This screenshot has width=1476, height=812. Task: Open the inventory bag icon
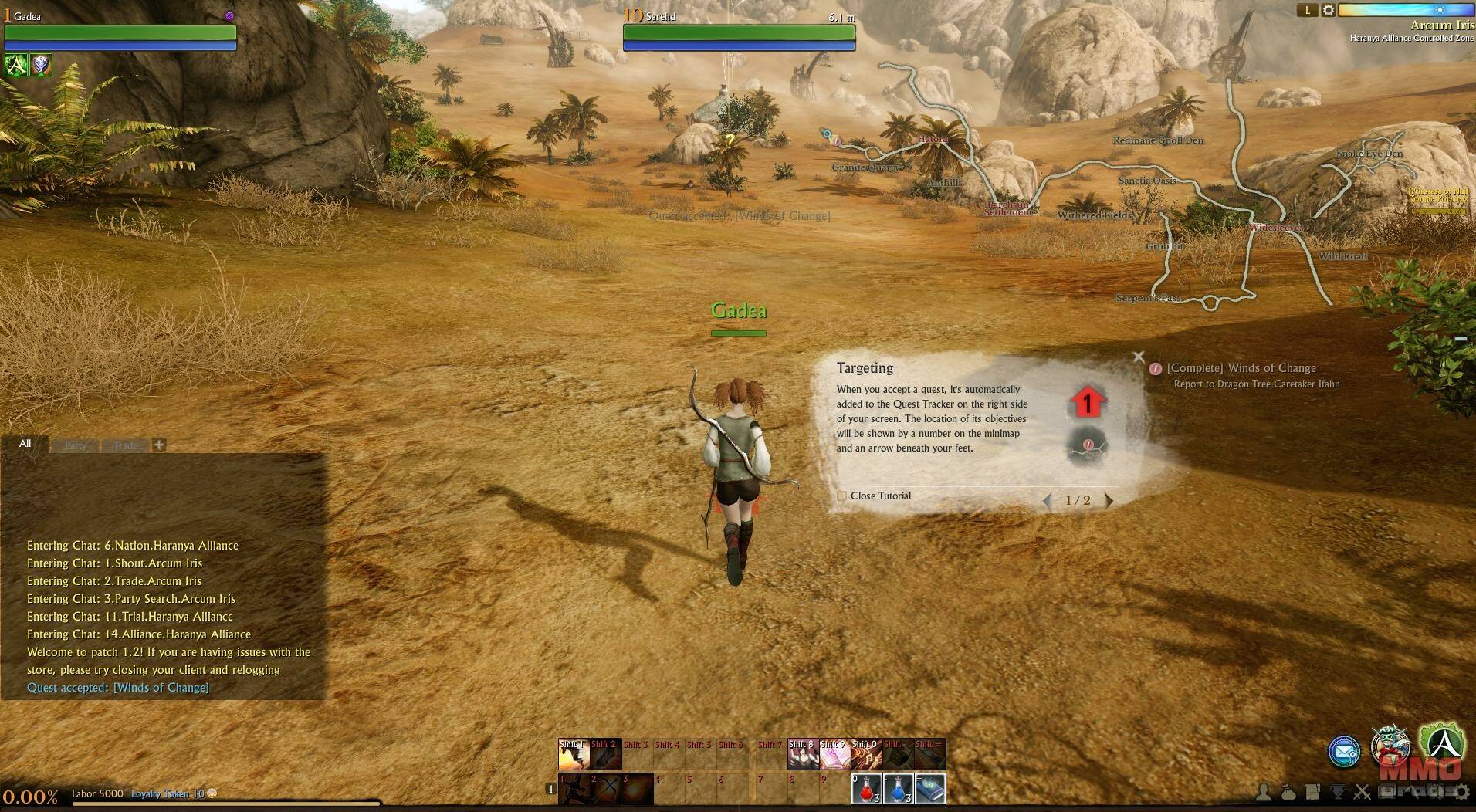click(x=1288, y=792)
